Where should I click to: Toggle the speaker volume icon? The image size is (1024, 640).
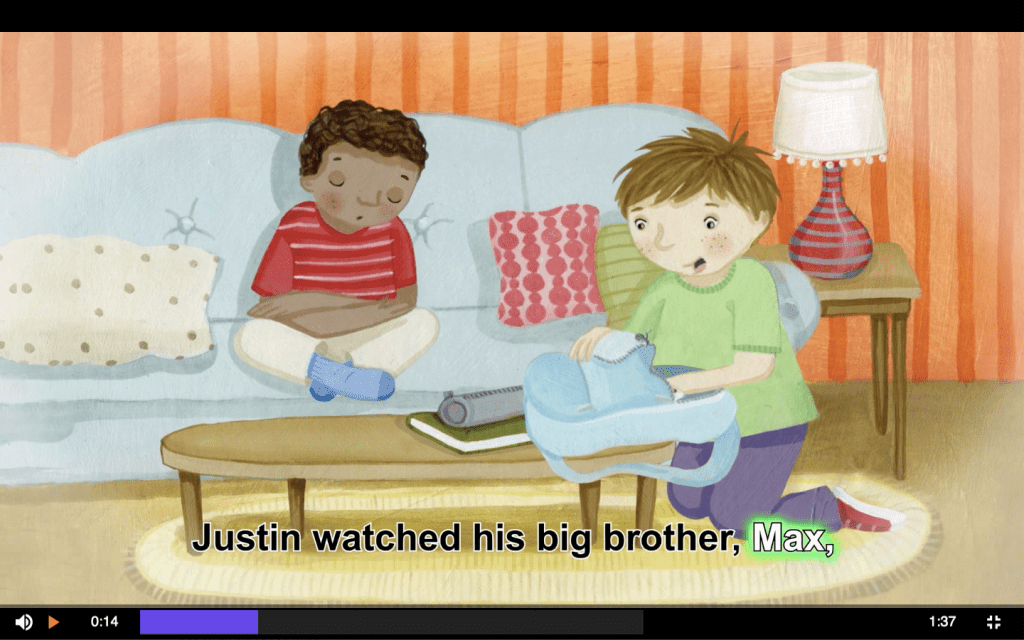23,622
